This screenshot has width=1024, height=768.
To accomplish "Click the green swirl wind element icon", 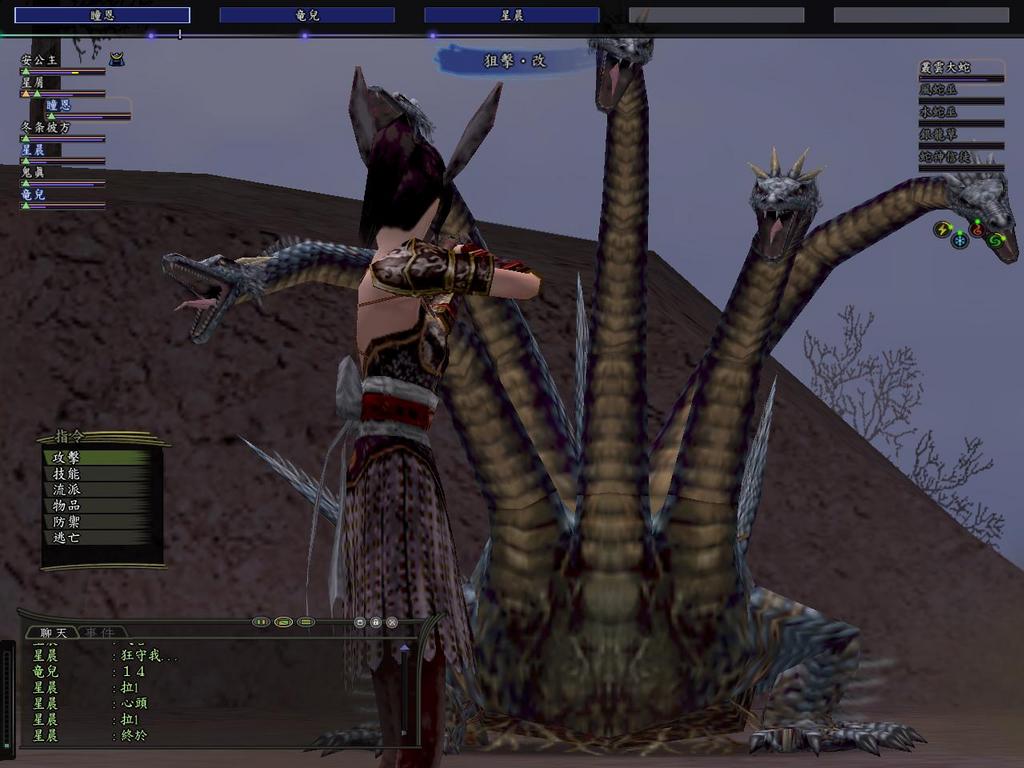I will pyautogui.click(x=994, y=240).
